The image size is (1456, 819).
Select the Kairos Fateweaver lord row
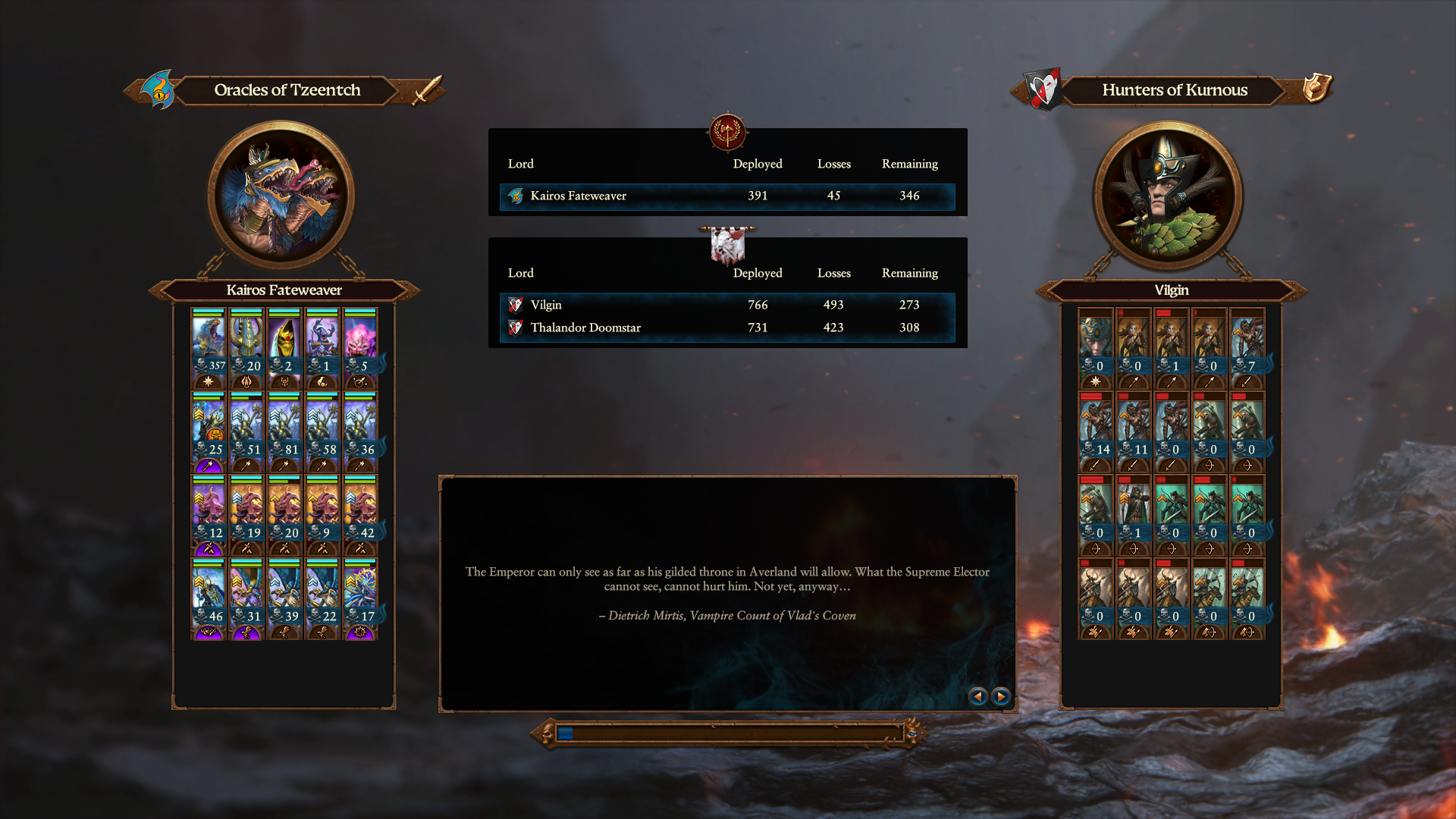[x=726, y=196]
